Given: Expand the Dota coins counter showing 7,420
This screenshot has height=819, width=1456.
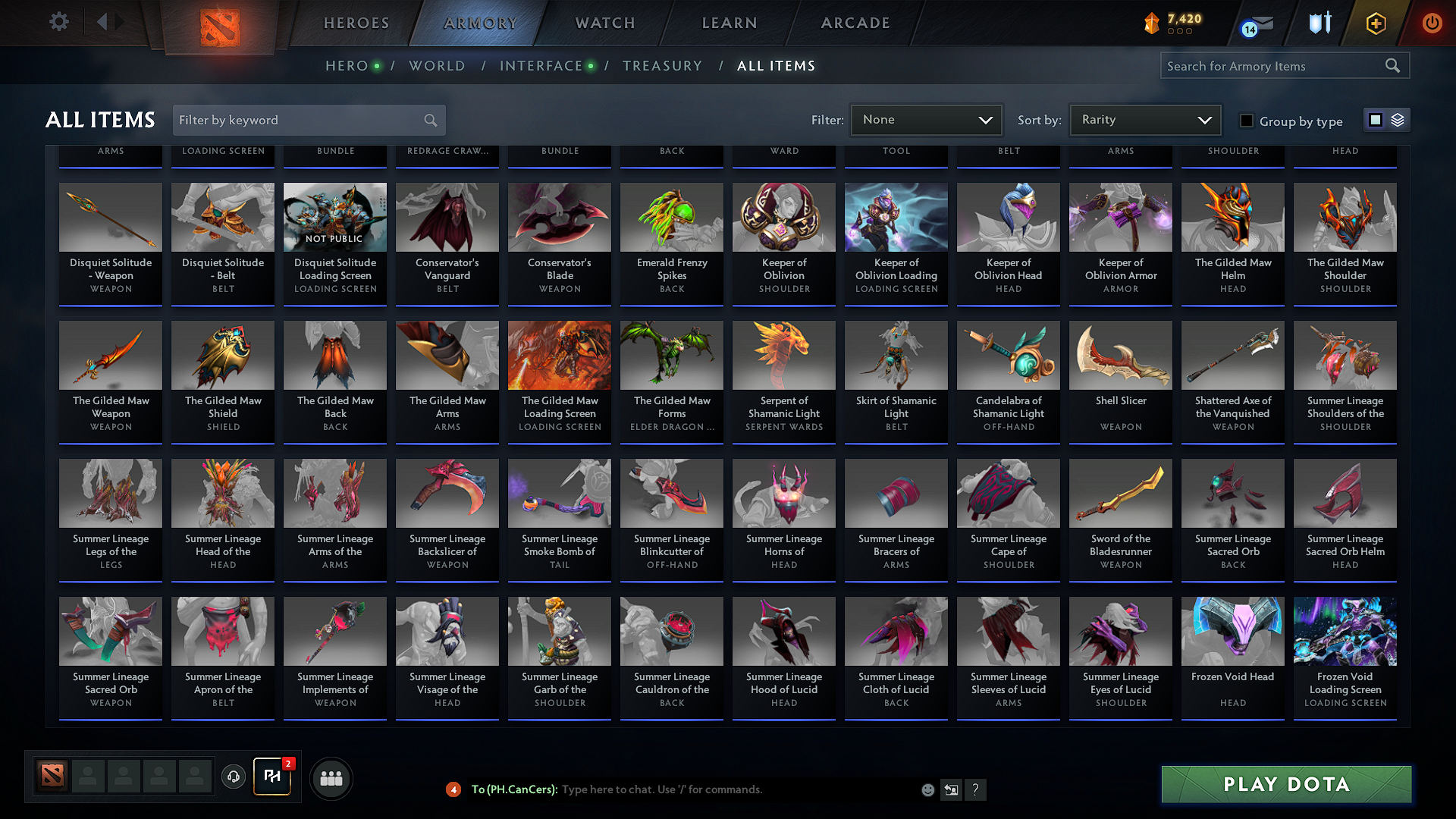Looking at the screenshot, I should (1172, 23).
